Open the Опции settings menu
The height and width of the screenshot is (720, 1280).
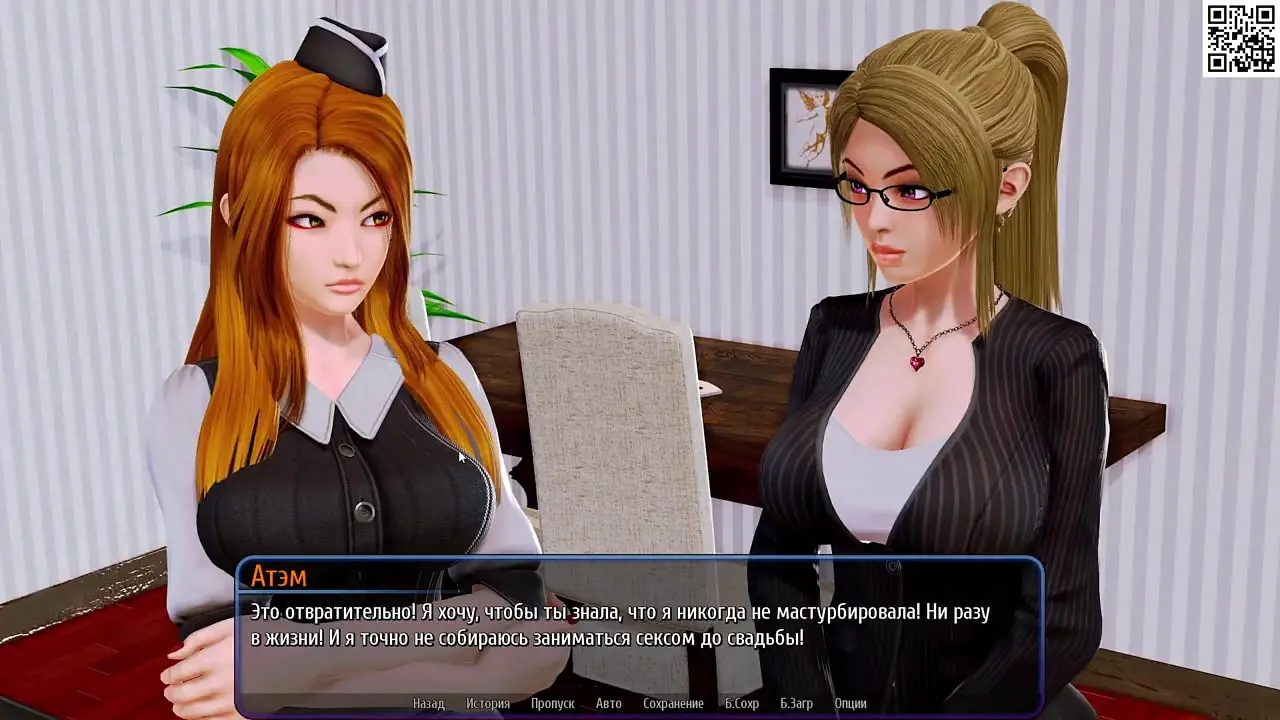click(850, 704)
